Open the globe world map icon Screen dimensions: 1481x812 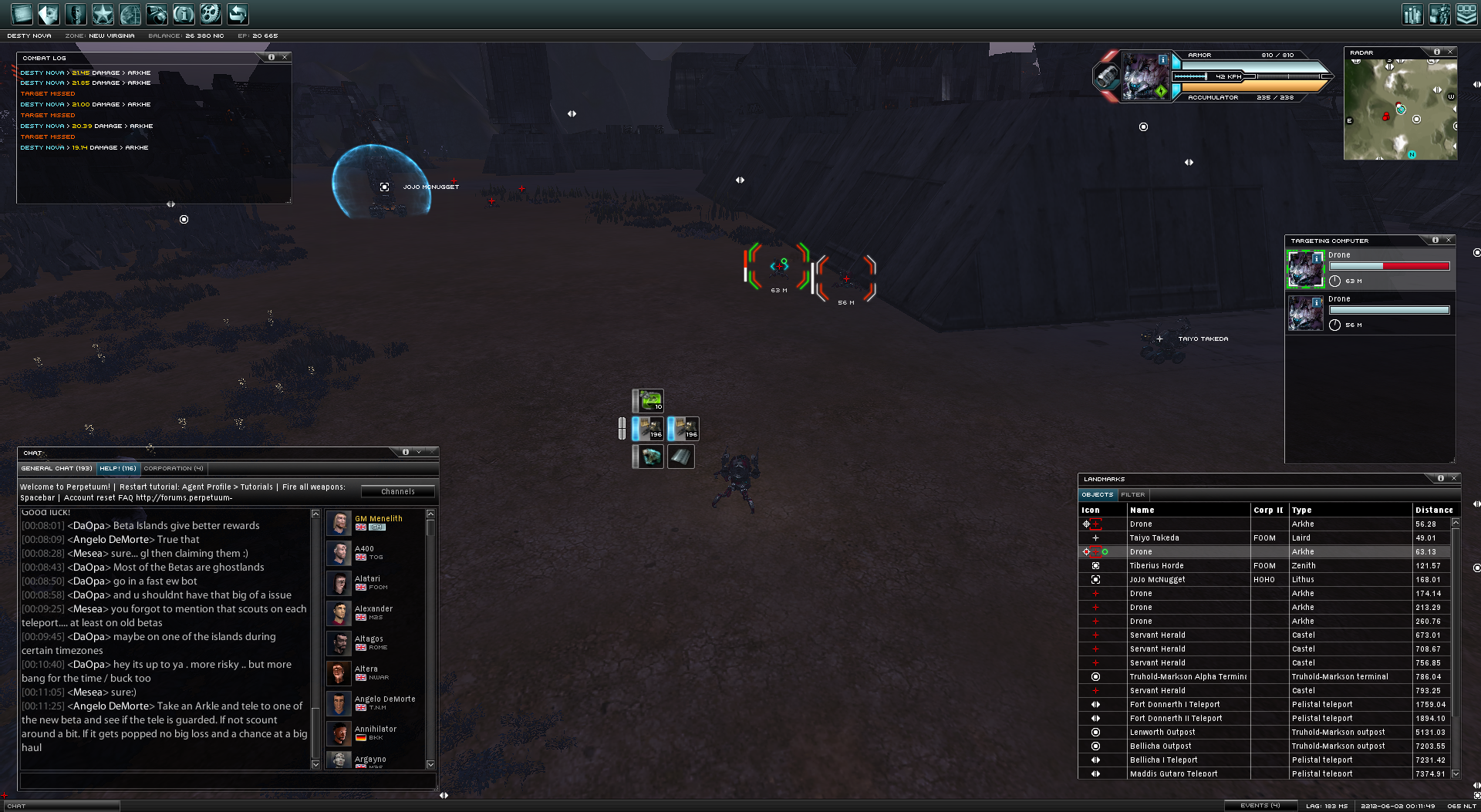click(x=130, y=14)
